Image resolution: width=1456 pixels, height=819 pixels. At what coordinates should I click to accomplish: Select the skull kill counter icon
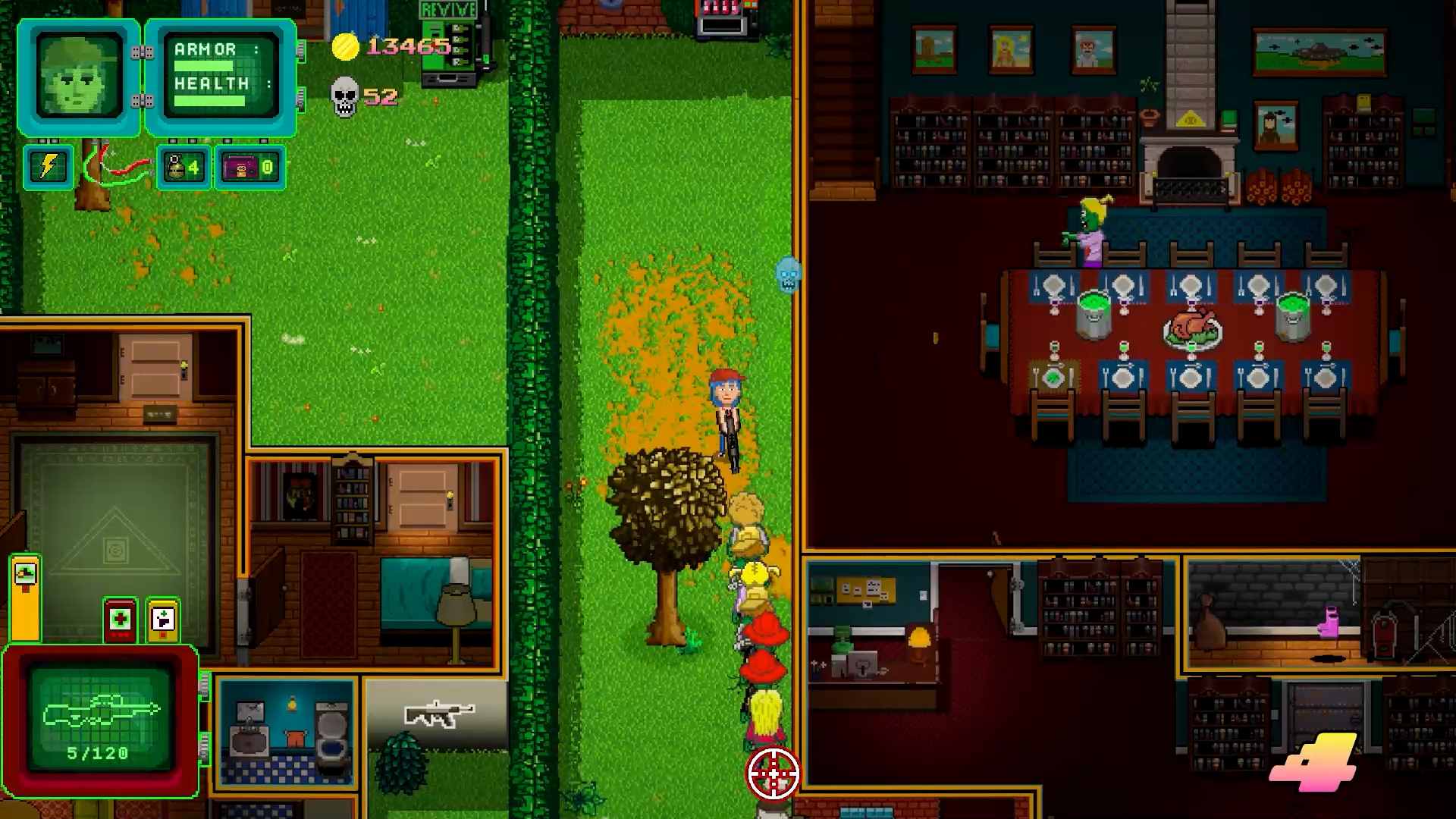(x=346, y=94)
